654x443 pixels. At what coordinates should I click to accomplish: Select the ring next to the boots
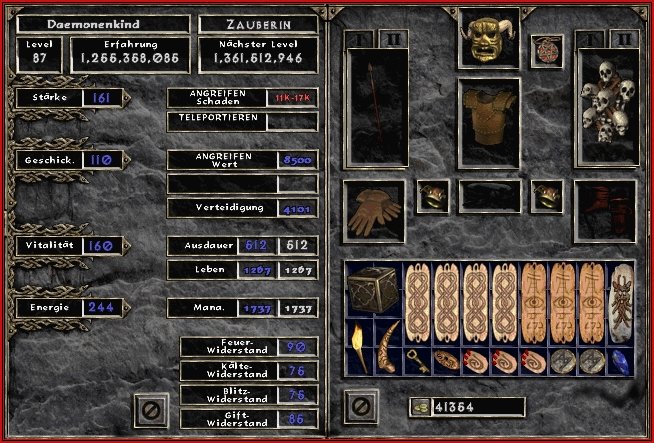547,196
